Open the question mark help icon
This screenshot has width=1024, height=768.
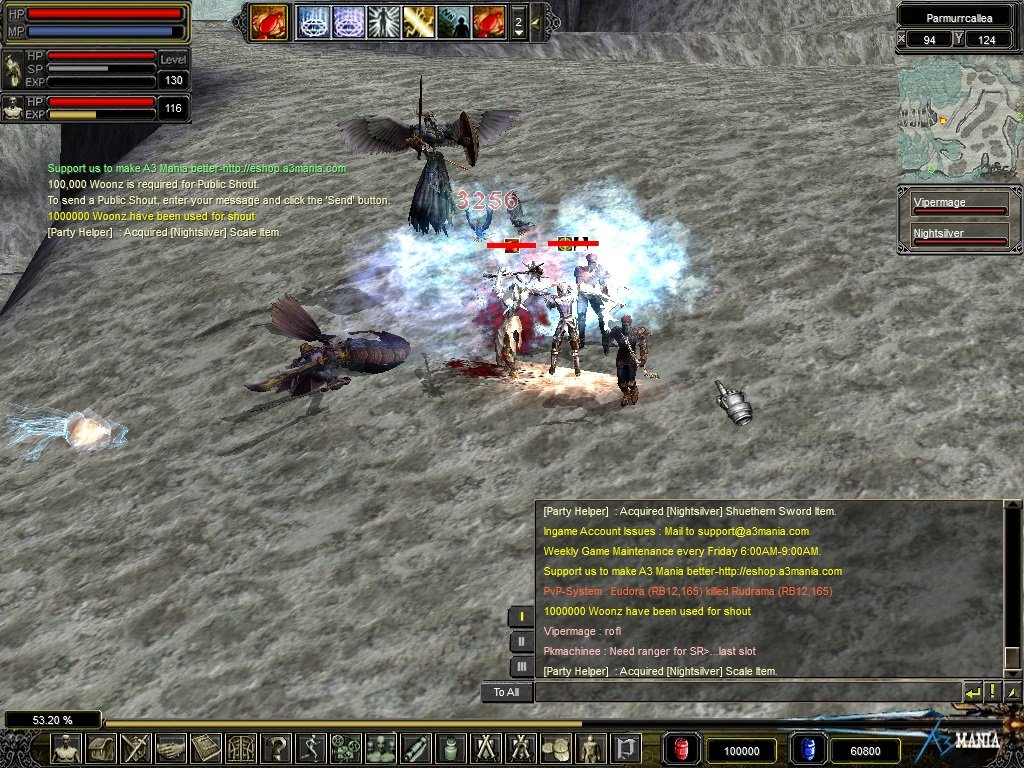click(x=275, y=748)
